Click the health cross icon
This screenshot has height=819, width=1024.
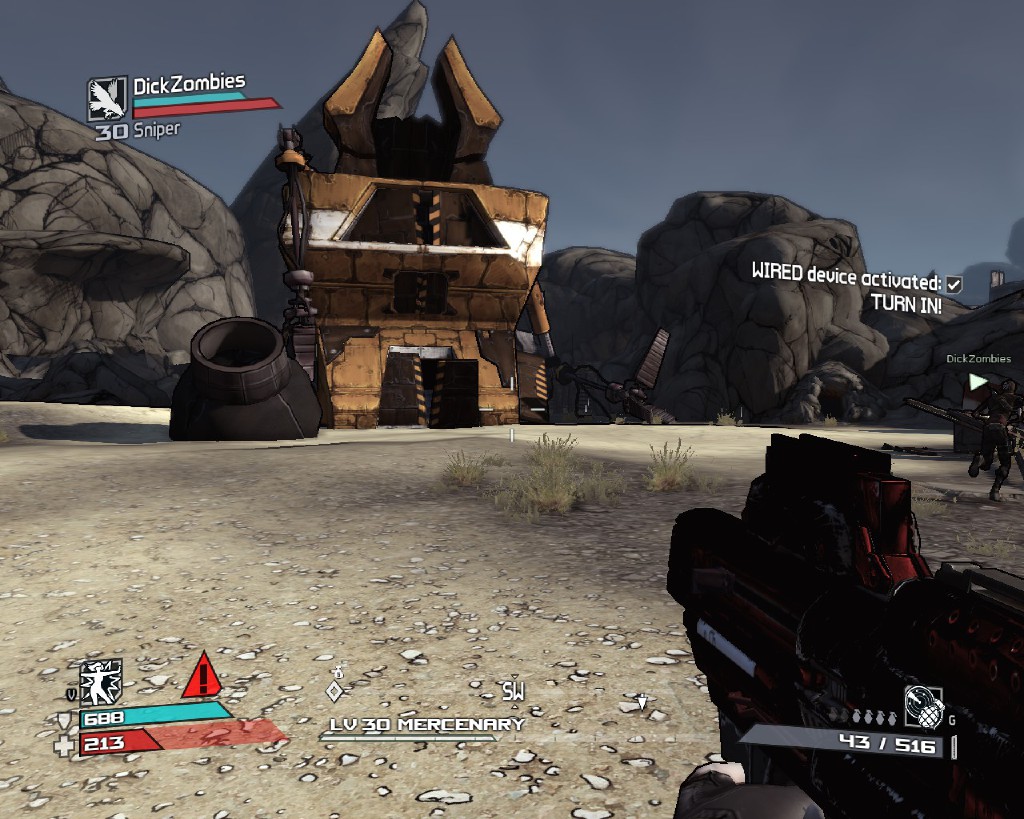65,744
